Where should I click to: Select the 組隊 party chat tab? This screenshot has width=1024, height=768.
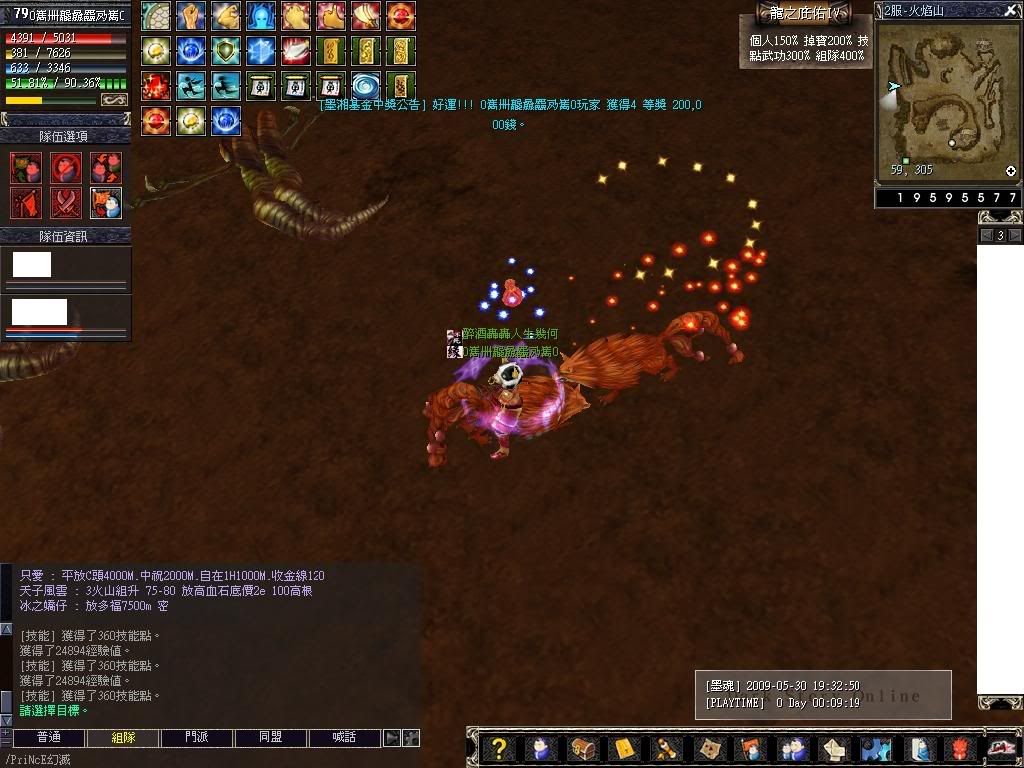point(123,738)
